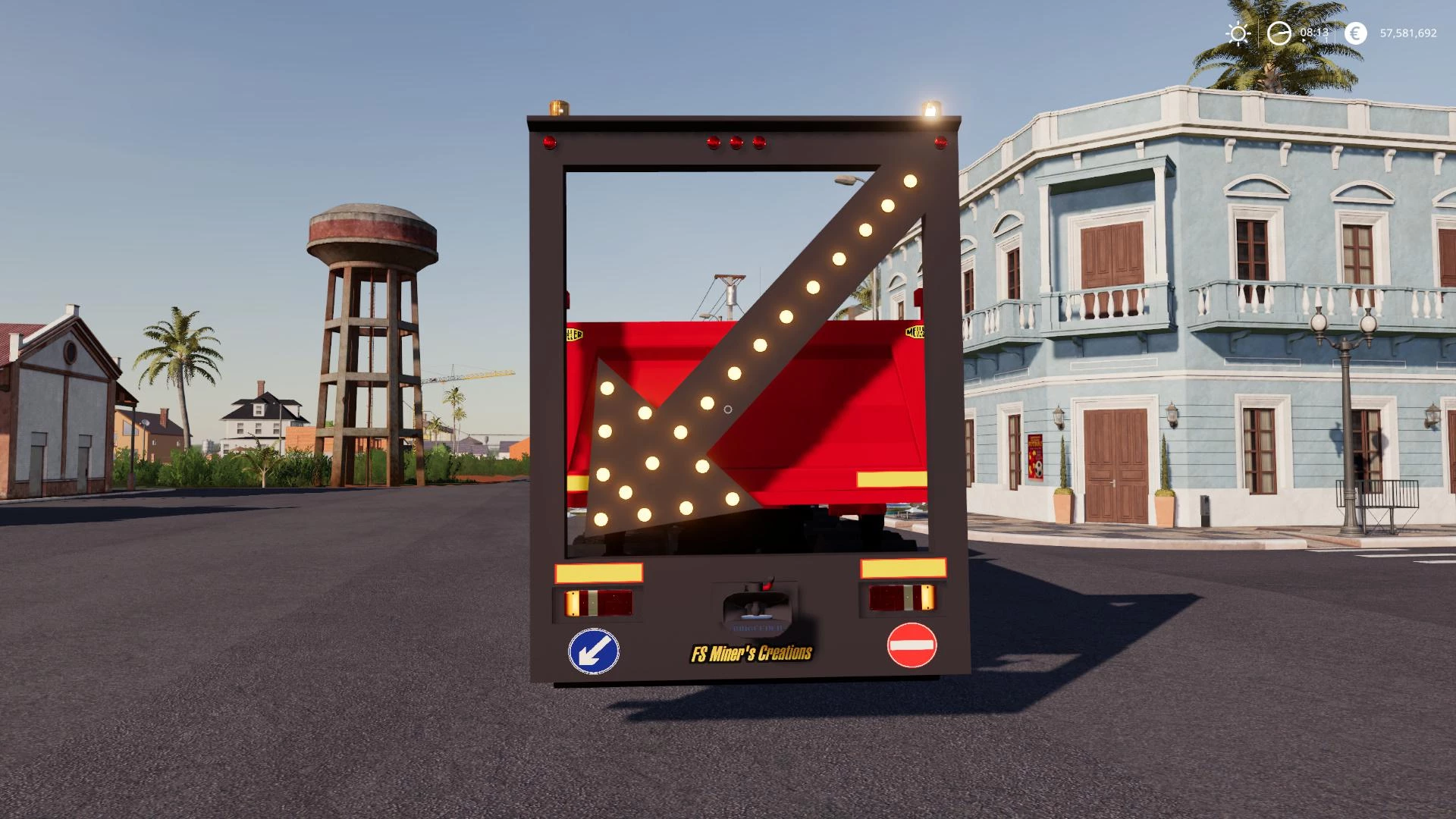Click the Euro currency icon
1456x819 pixels.
pyautogui.click(x=1355, y=33)
